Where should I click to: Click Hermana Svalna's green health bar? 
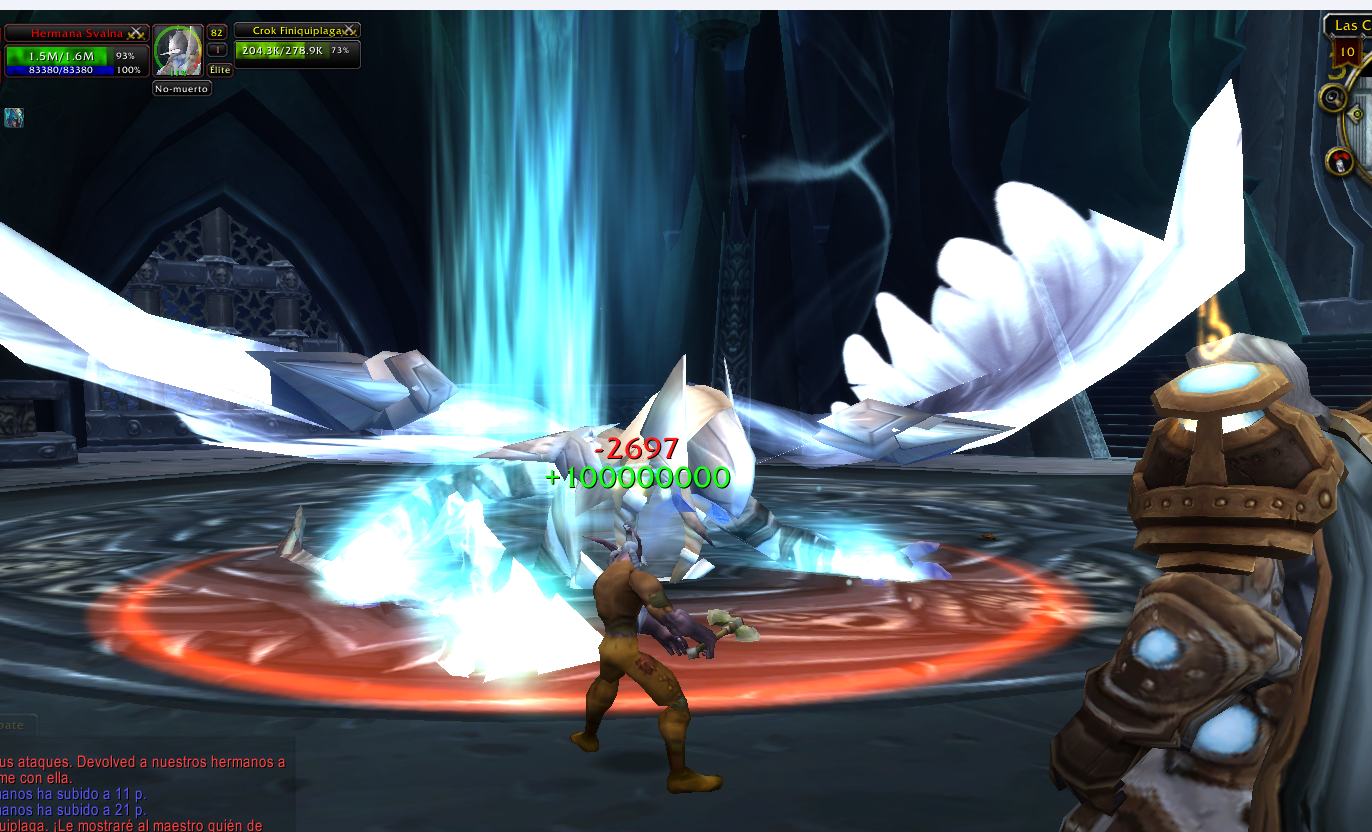[x=60, y=54]
